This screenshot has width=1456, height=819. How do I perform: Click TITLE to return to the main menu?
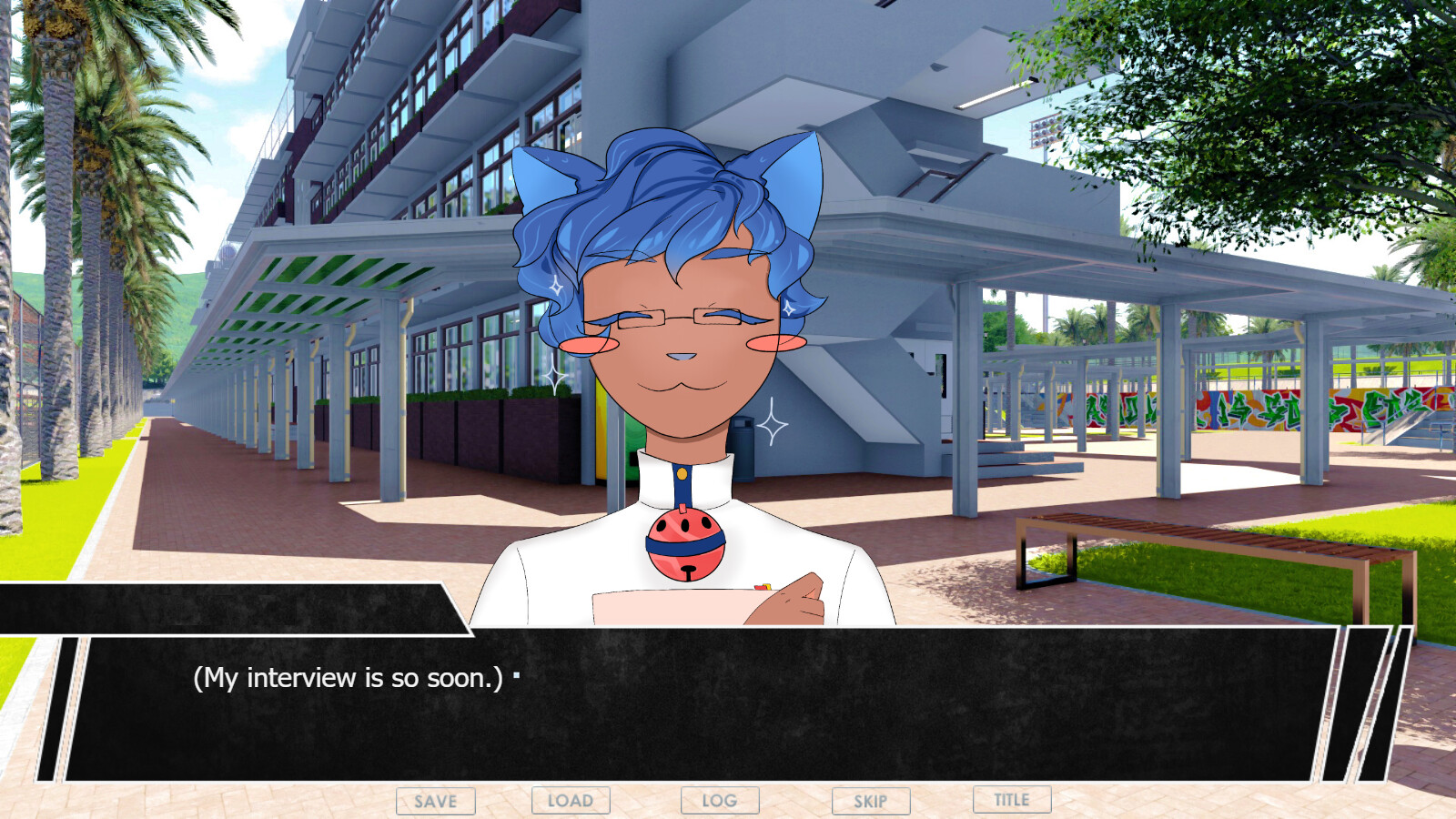[x=1010, y=801]
